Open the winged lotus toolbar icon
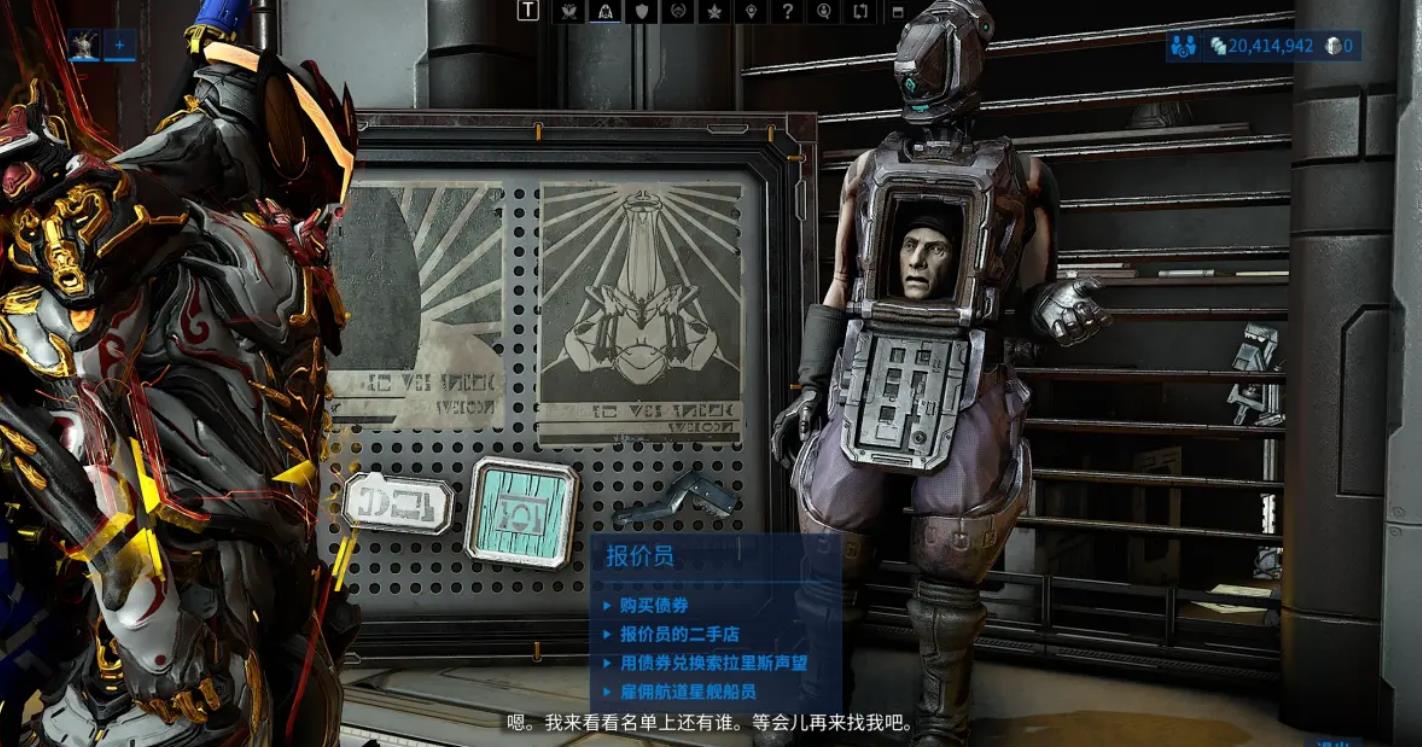Screen dimensions: 1422x747 coord(569,11)
